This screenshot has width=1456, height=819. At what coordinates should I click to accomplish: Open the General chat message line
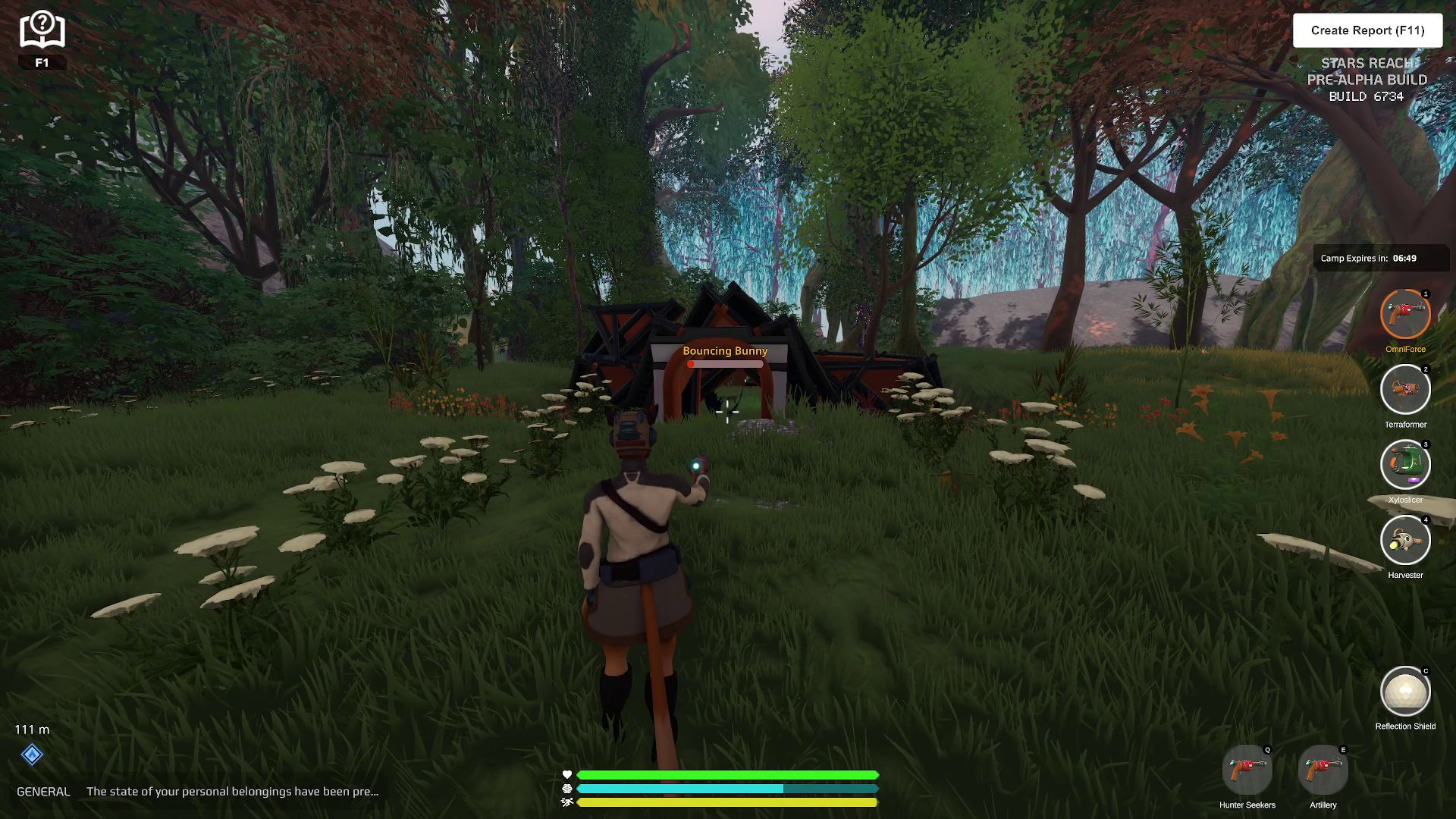pyautogui.click(x=232, y=791)
